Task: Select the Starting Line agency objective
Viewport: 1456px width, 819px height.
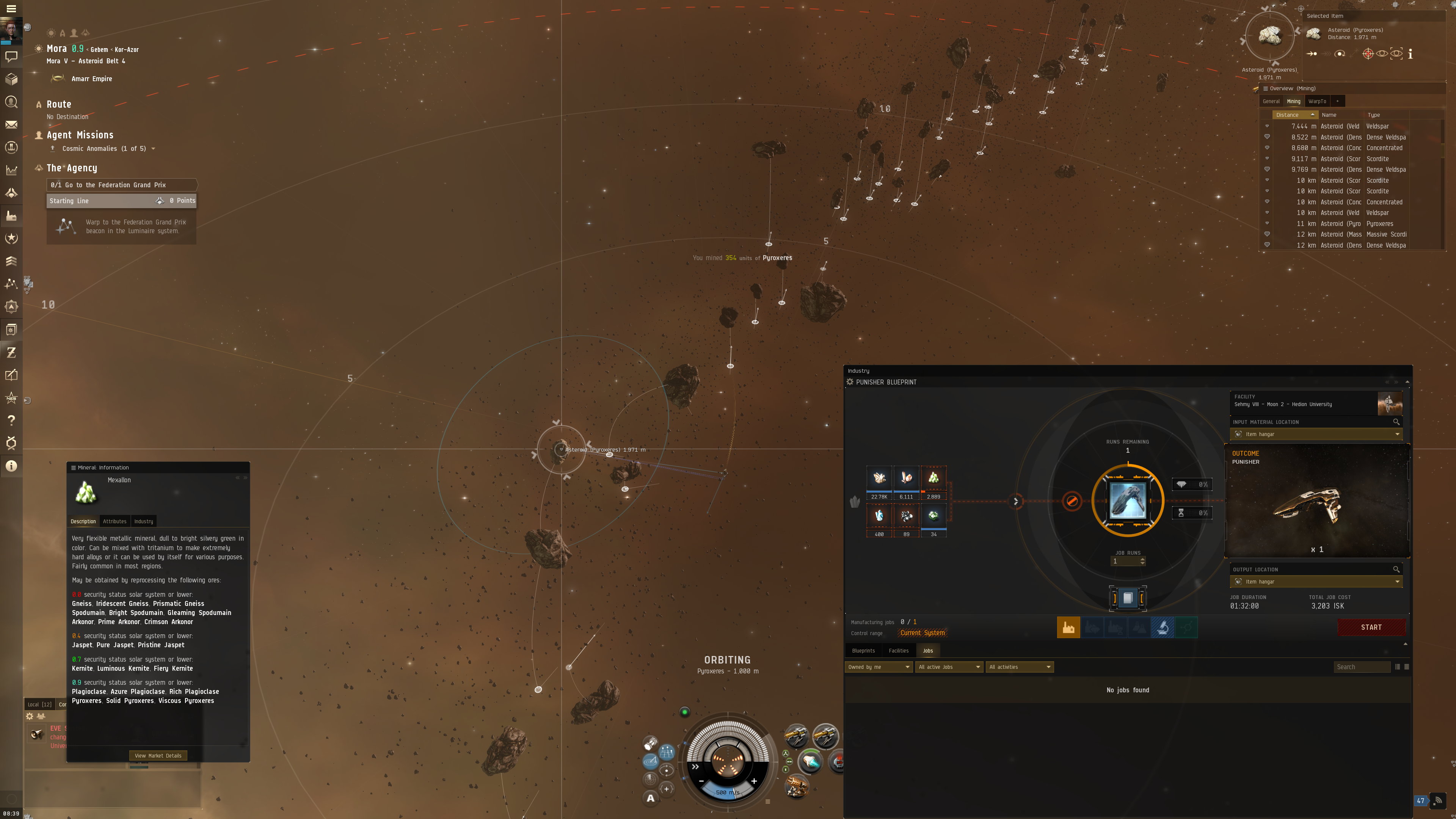Action: point(121,201)
